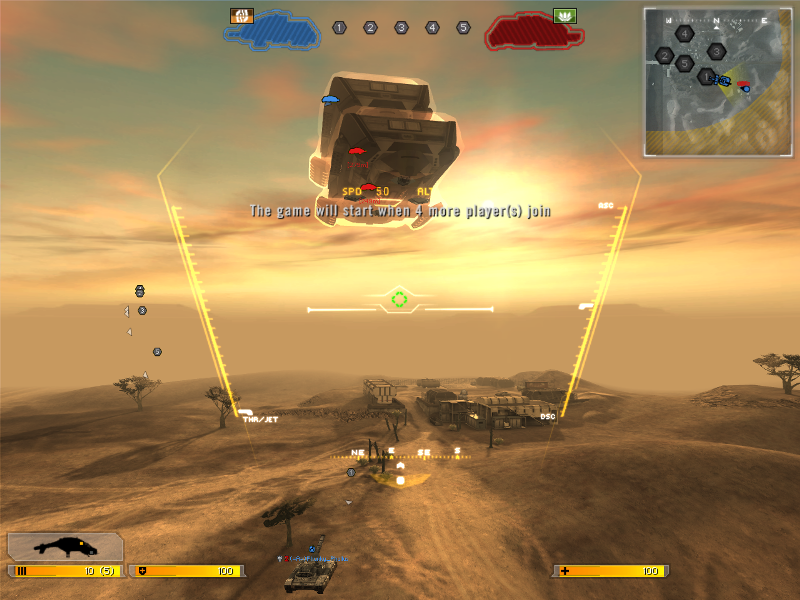Click flag indicator 1 between the Titan icons
The height and width of the screenshot is (600, 800).
coord(339,28)
